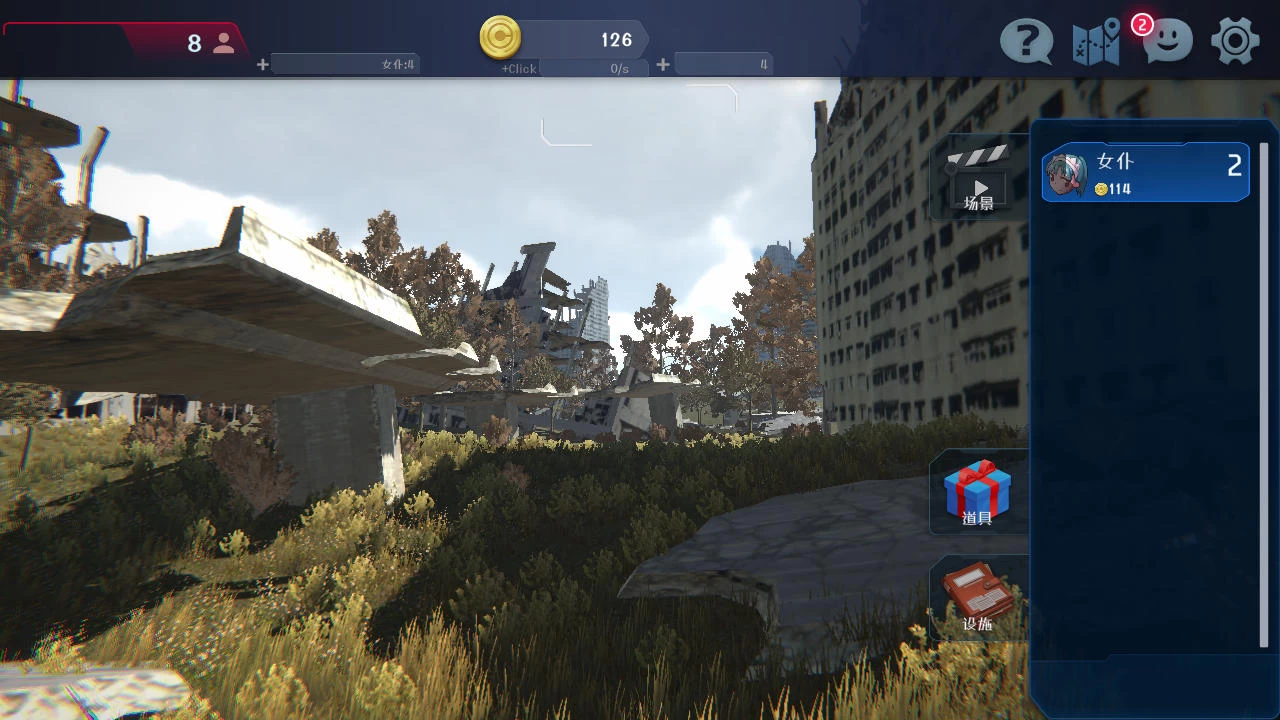Select the 女仆 maid entry in the list
The width and height of the screenshot is (1280, 720).
pyautogui.click(x=1145, y=173)
